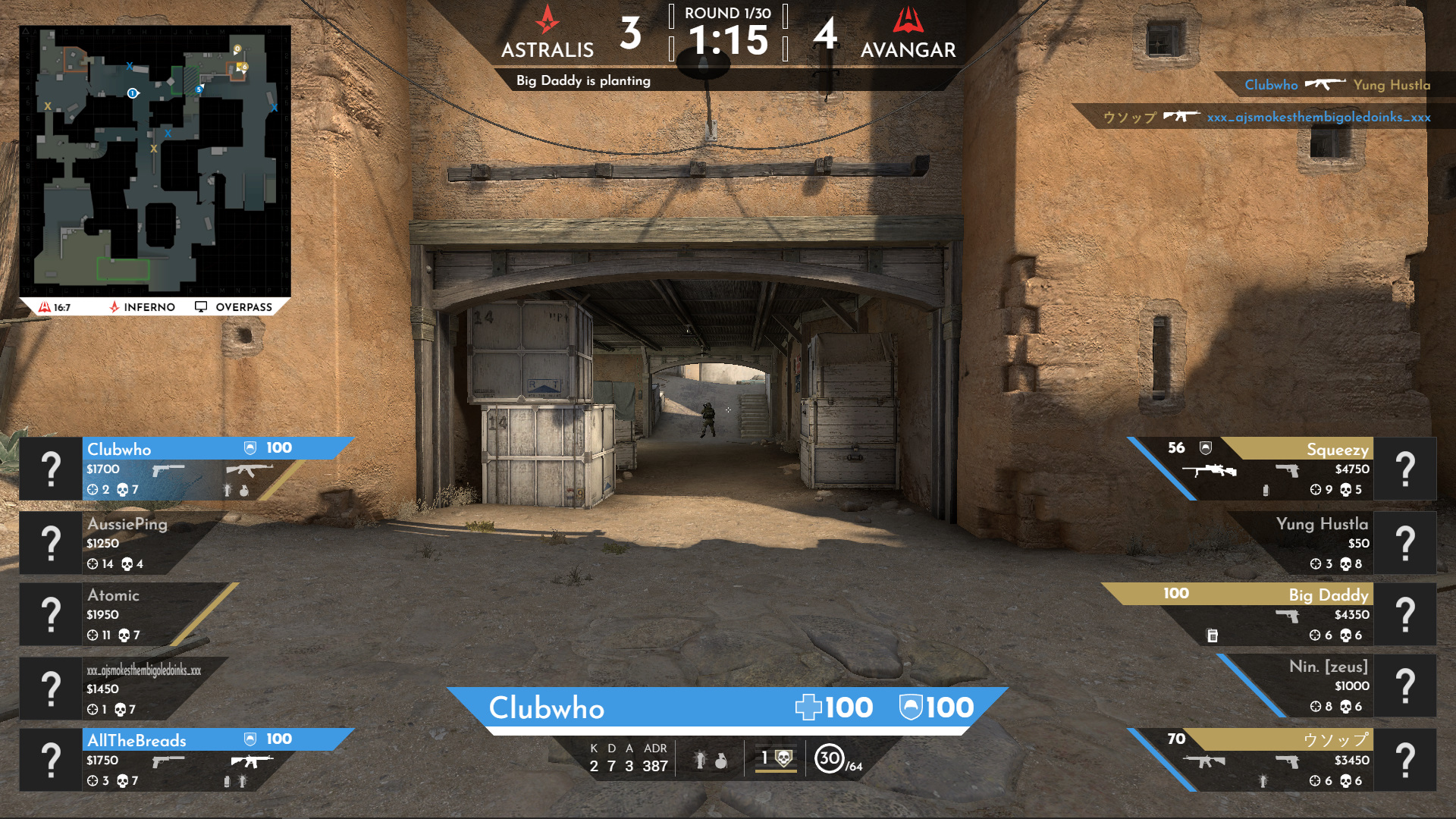1456x819 pixels.
Task: Click the health cross icon in bottom player bar
Action: coord(809,707)
